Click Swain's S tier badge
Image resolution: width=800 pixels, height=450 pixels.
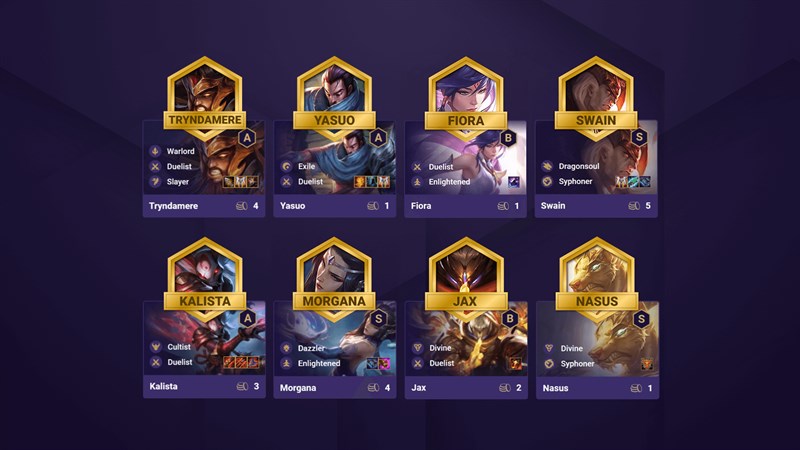click(x=640, y=138)
